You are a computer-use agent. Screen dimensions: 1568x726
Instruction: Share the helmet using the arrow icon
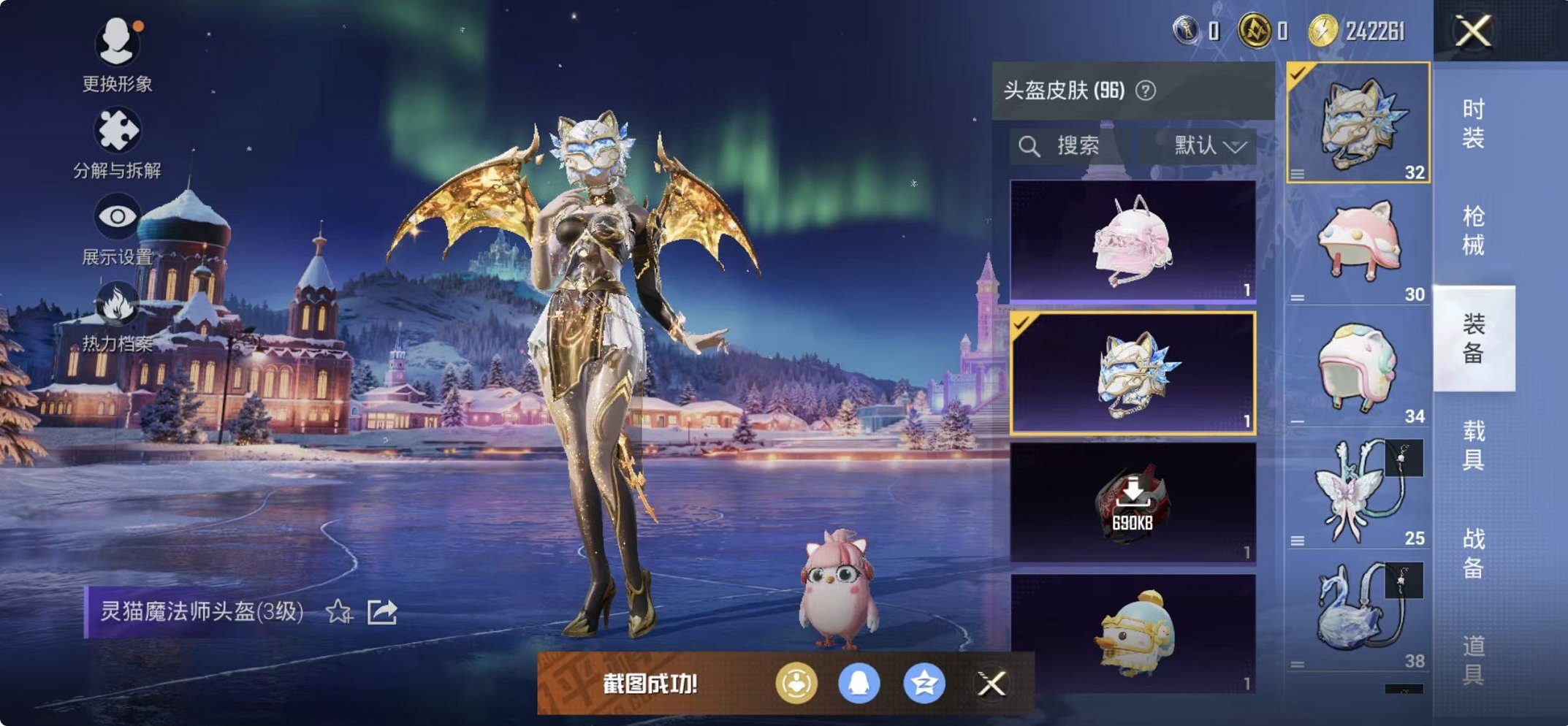[x=382, y=611]
